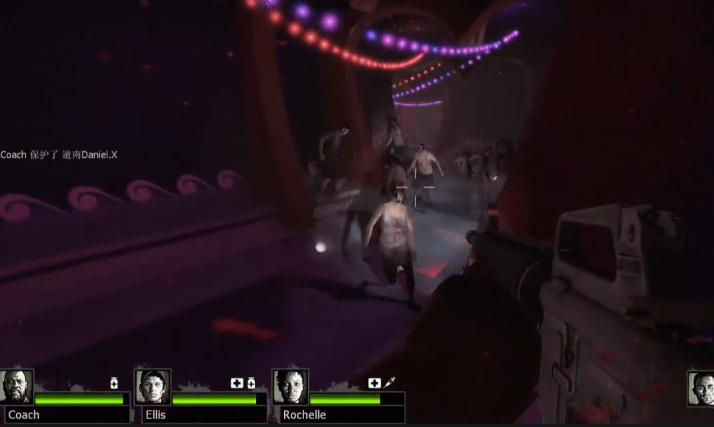Image resolution: width=714 pixels, height=427 pixels.
Task: Click Ellis's teammate portrait
Action: [x=153, y=387]
